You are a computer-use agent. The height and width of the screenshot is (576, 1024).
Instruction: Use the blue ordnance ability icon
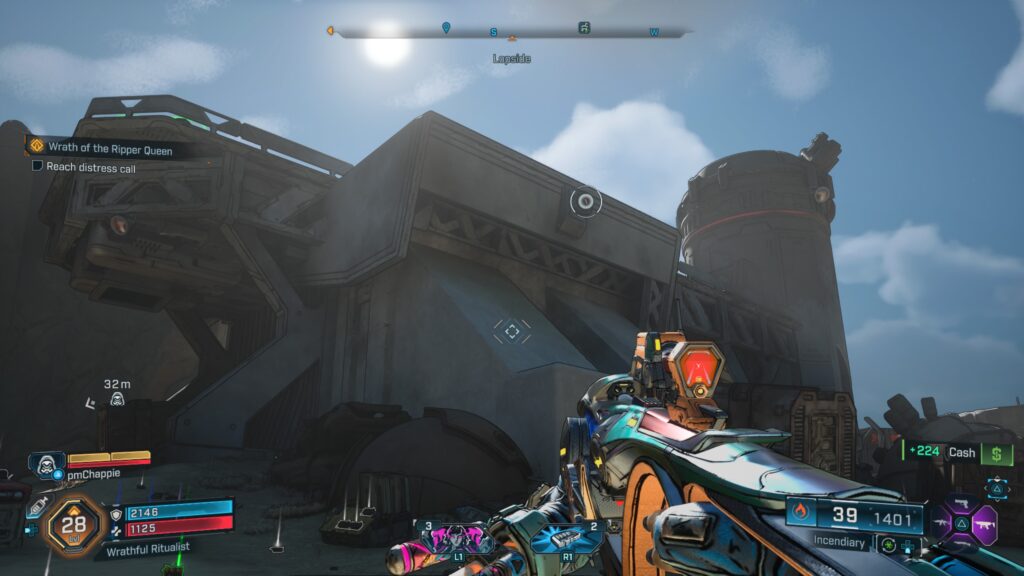coord(565,538)
